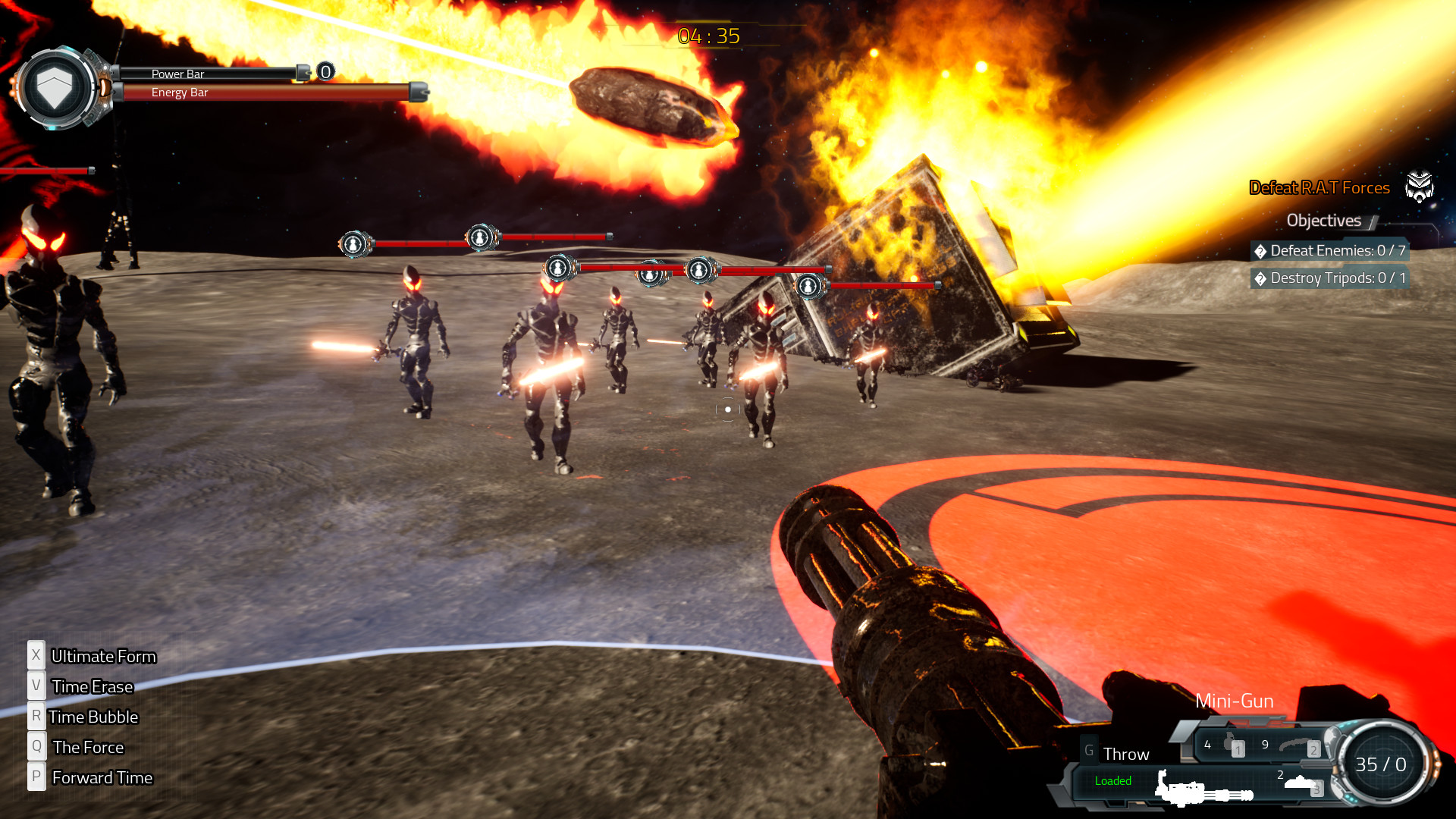The width and height of the screenshot is (1456, 819).
Task: Click the player shield emblem
Action: (55, 87)
